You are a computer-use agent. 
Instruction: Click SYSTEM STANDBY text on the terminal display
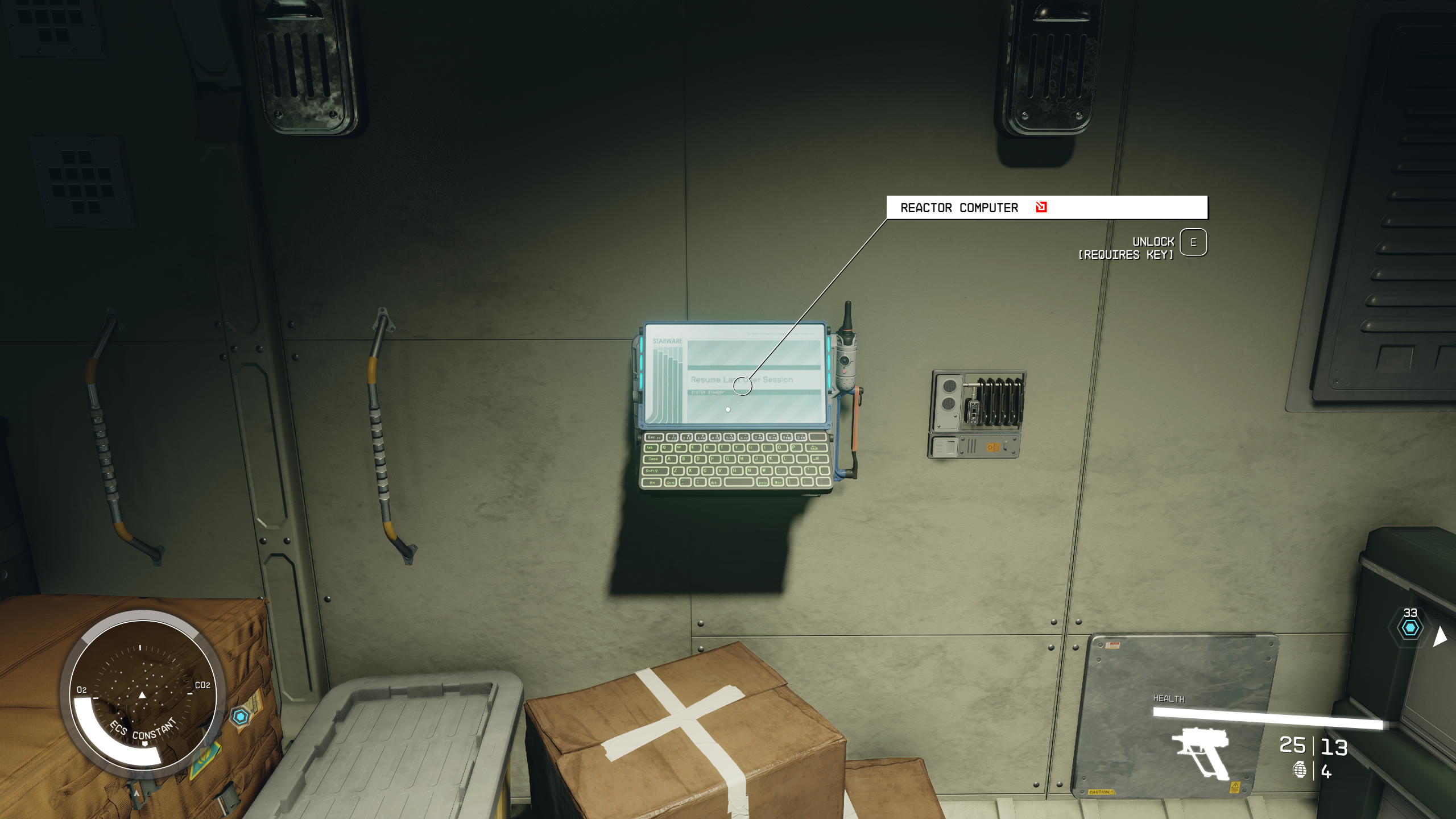[x=707, y=392]
